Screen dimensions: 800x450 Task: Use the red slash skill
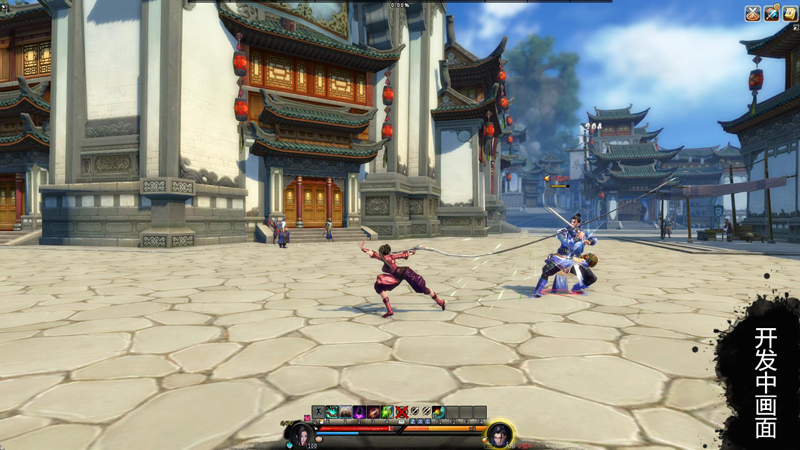[373, 412]
